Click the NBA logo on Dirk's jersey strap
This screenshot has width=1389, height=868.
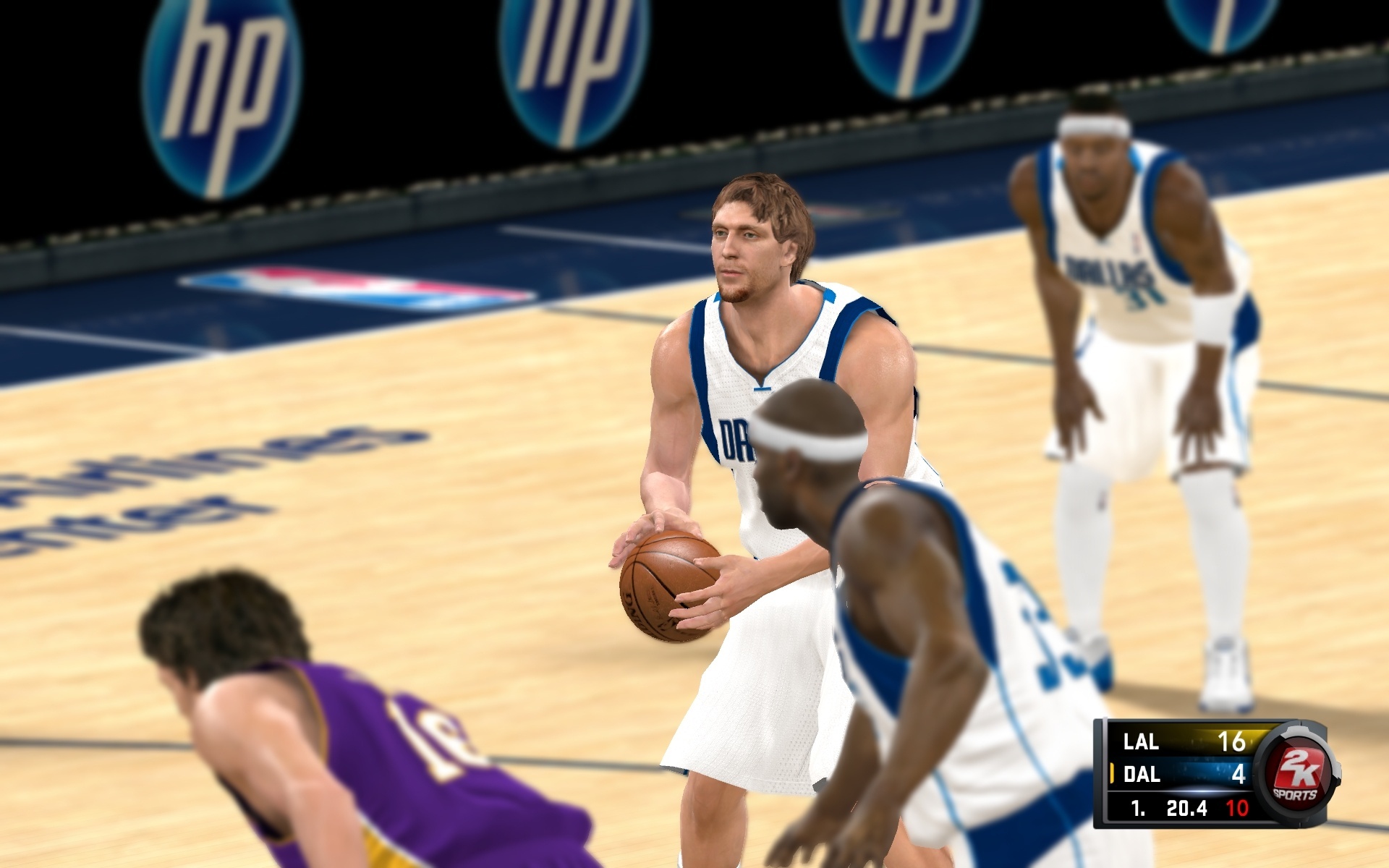pos(831,294)
